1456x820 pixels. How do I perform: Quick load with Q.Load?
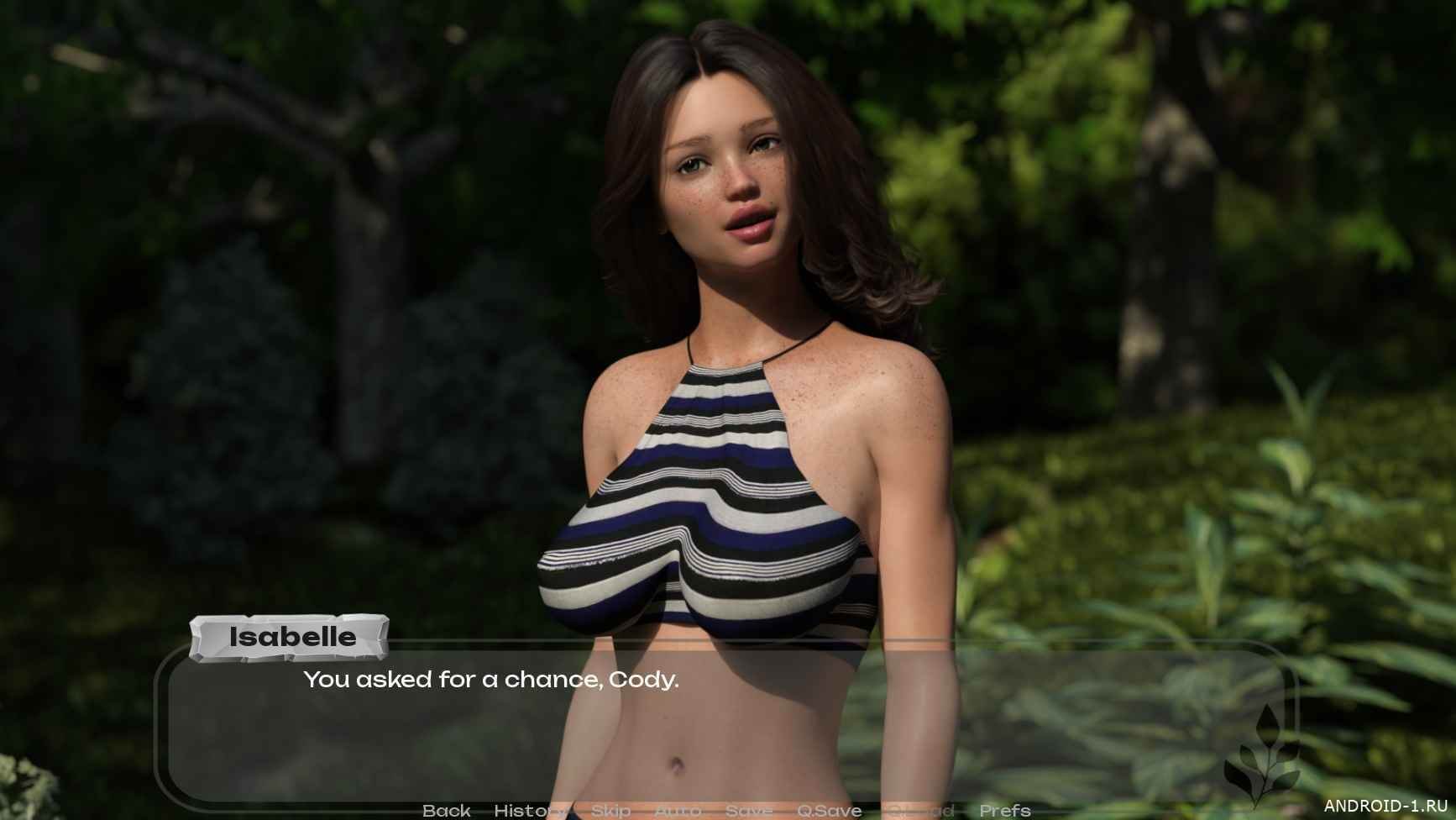pyautogui.click(x=921, y=811)
